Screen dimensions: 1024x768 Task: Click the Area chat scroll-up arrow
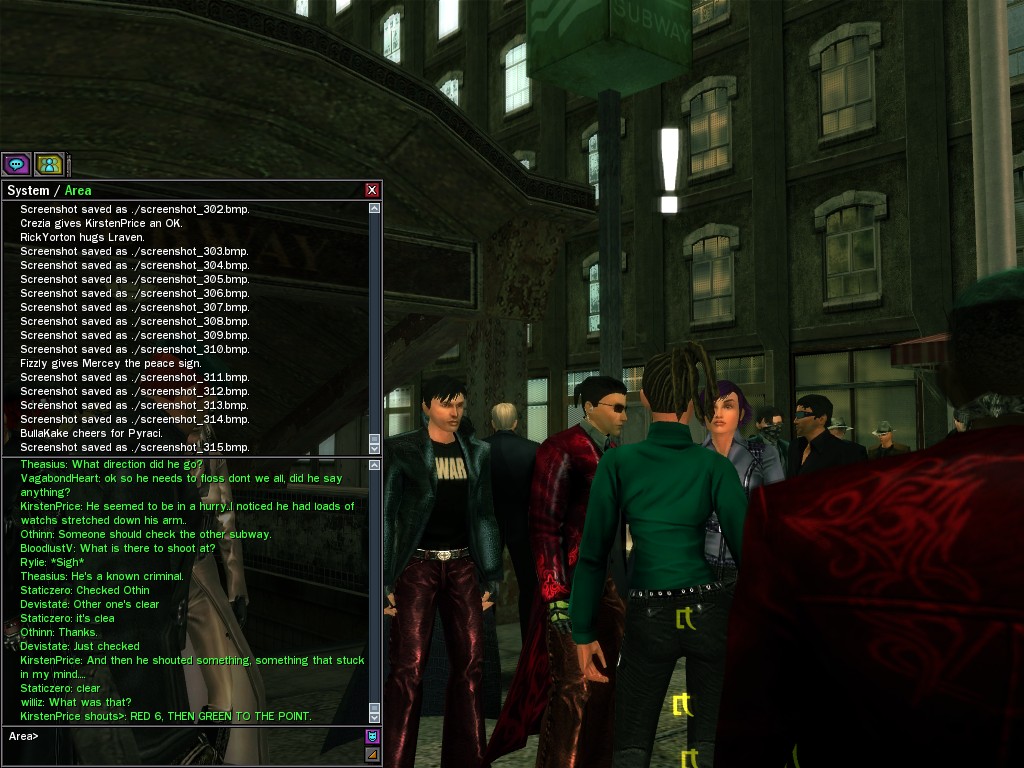(x=375, y=465)
